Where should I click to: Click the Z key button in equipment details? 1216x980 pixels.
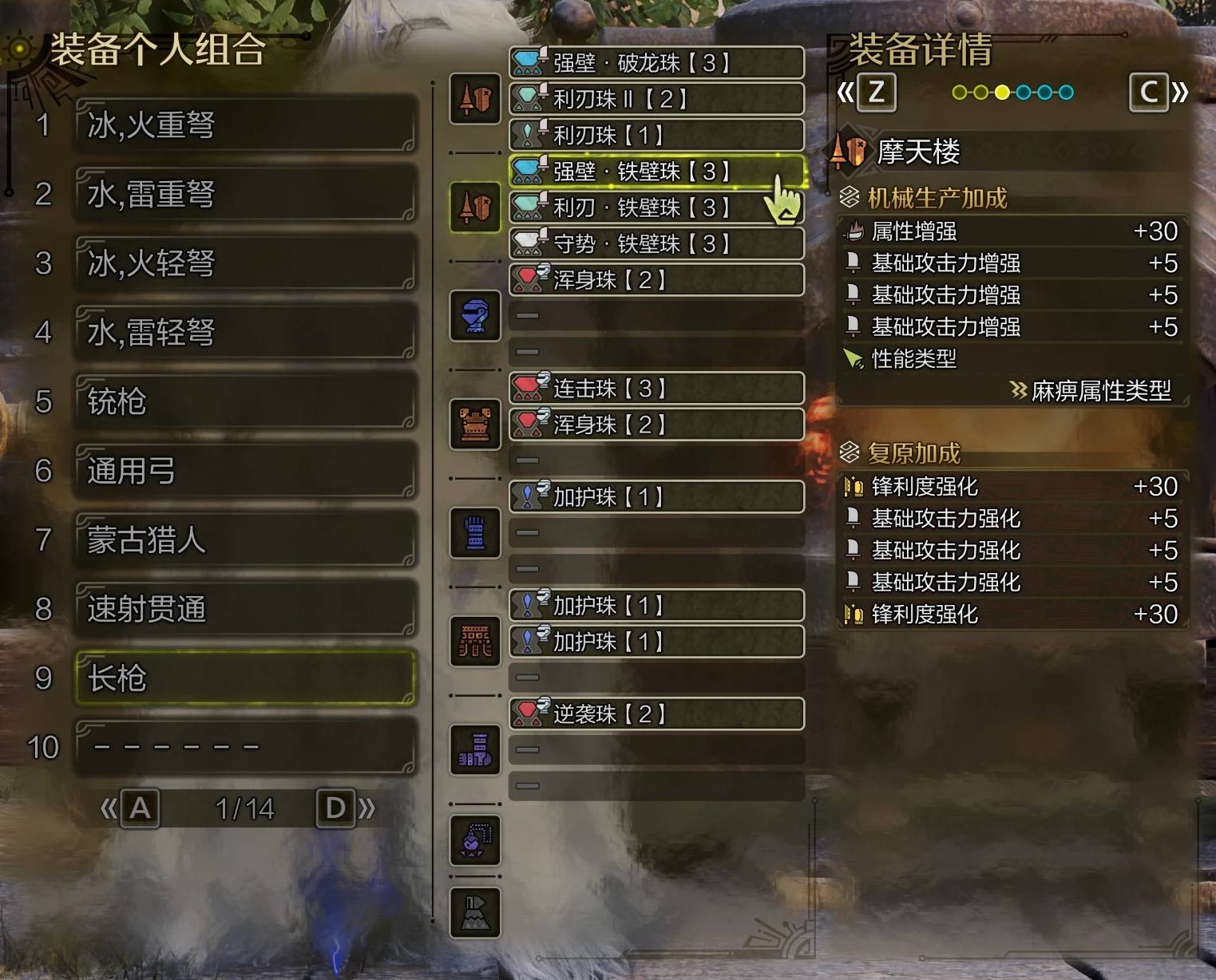click(x=875, y=91)
